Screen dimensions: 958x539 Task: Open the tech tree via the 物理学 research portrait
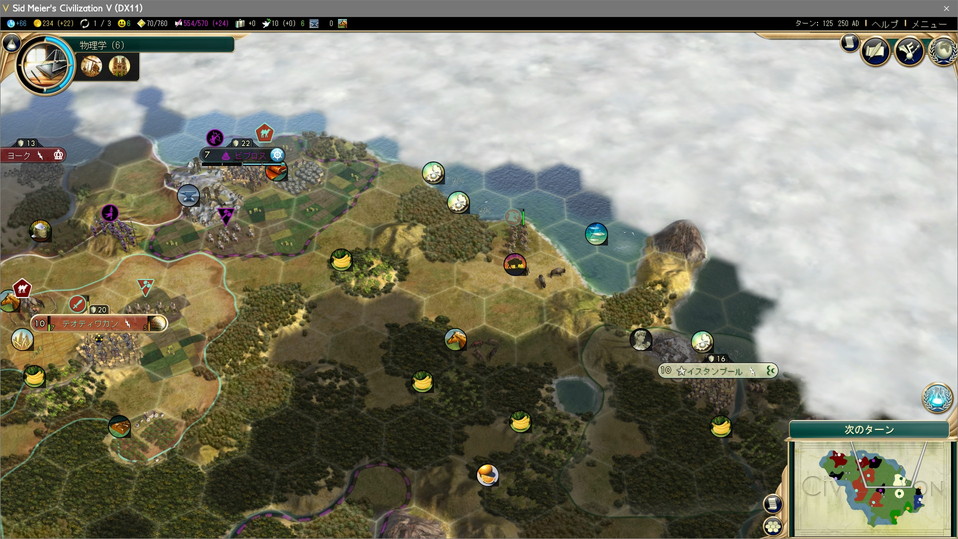pos(44,64)
